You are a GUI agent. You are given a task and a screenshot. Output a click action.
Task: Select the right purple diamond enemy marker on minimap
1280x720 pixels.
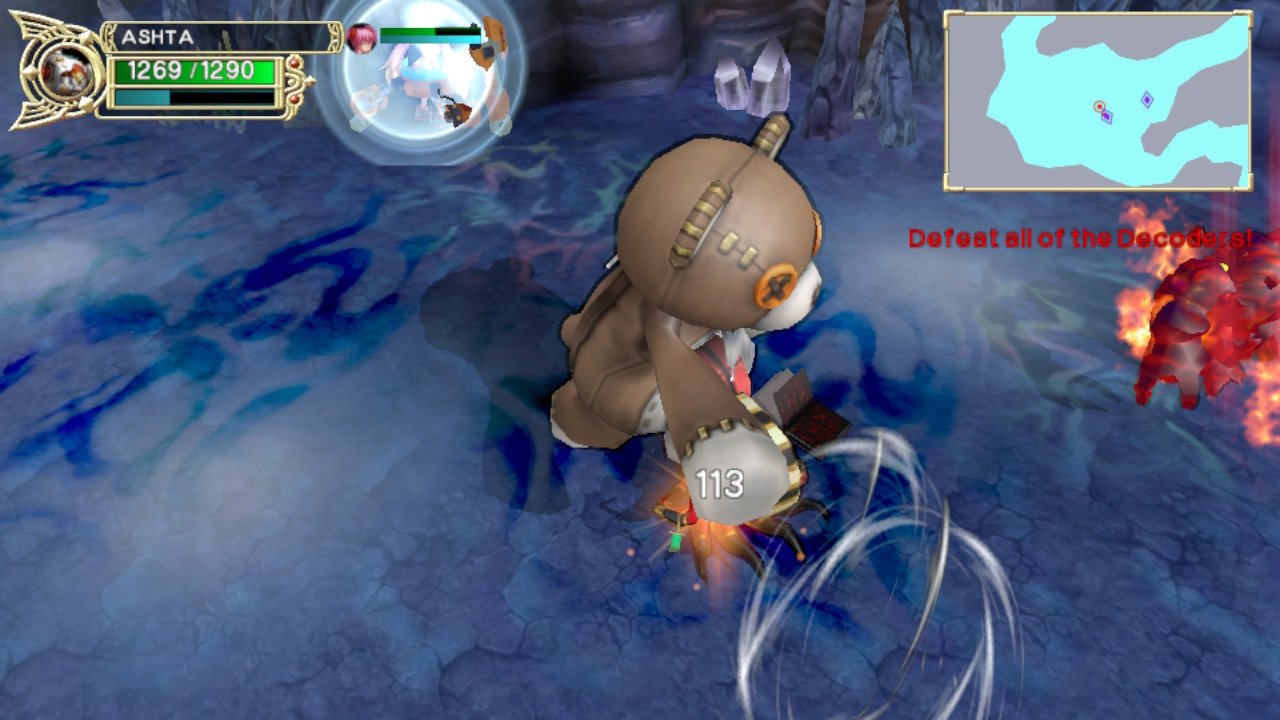click(x=1147, y=99)
